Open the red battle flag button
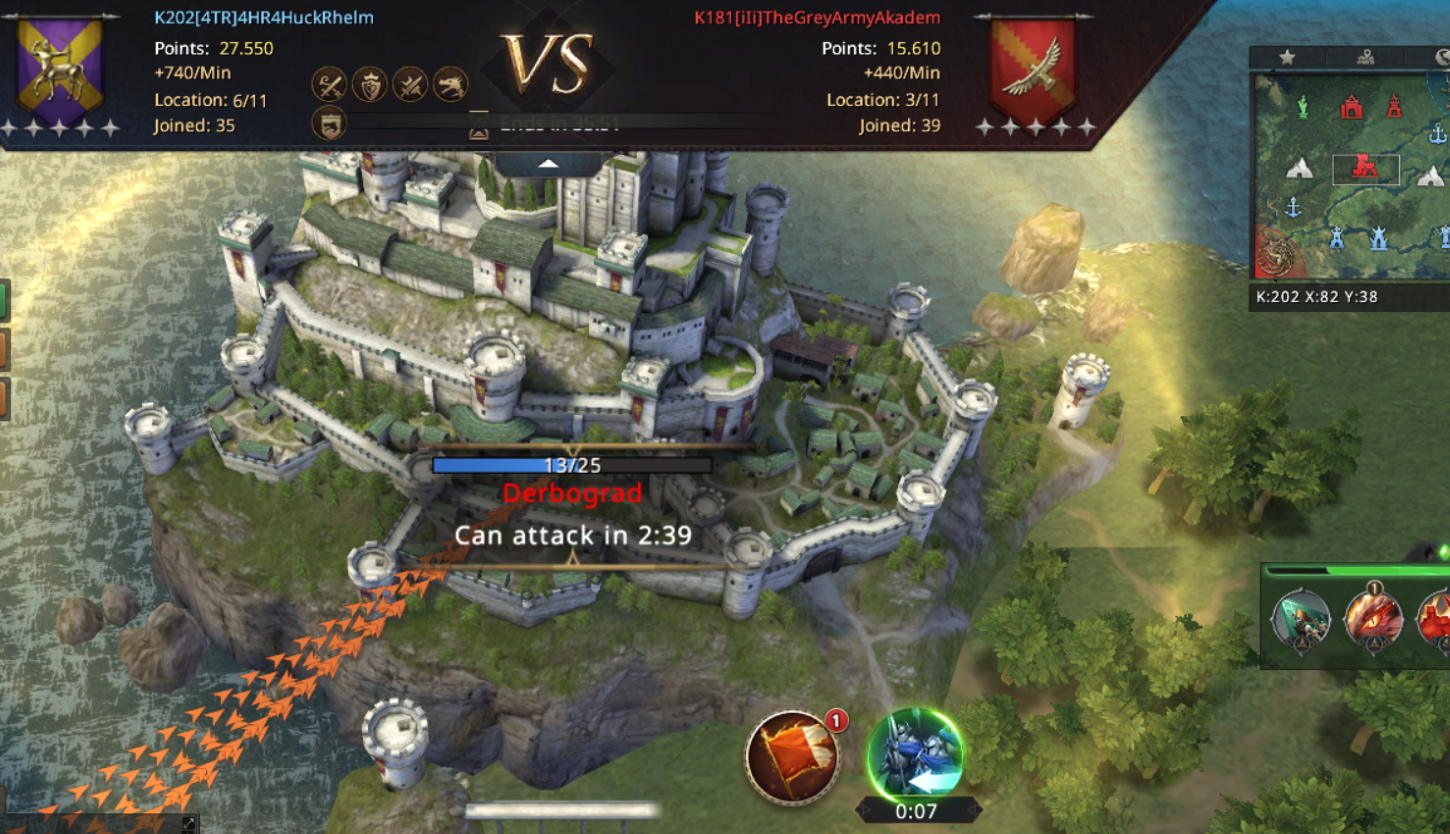1450x834 pixels. click(792, 756)
